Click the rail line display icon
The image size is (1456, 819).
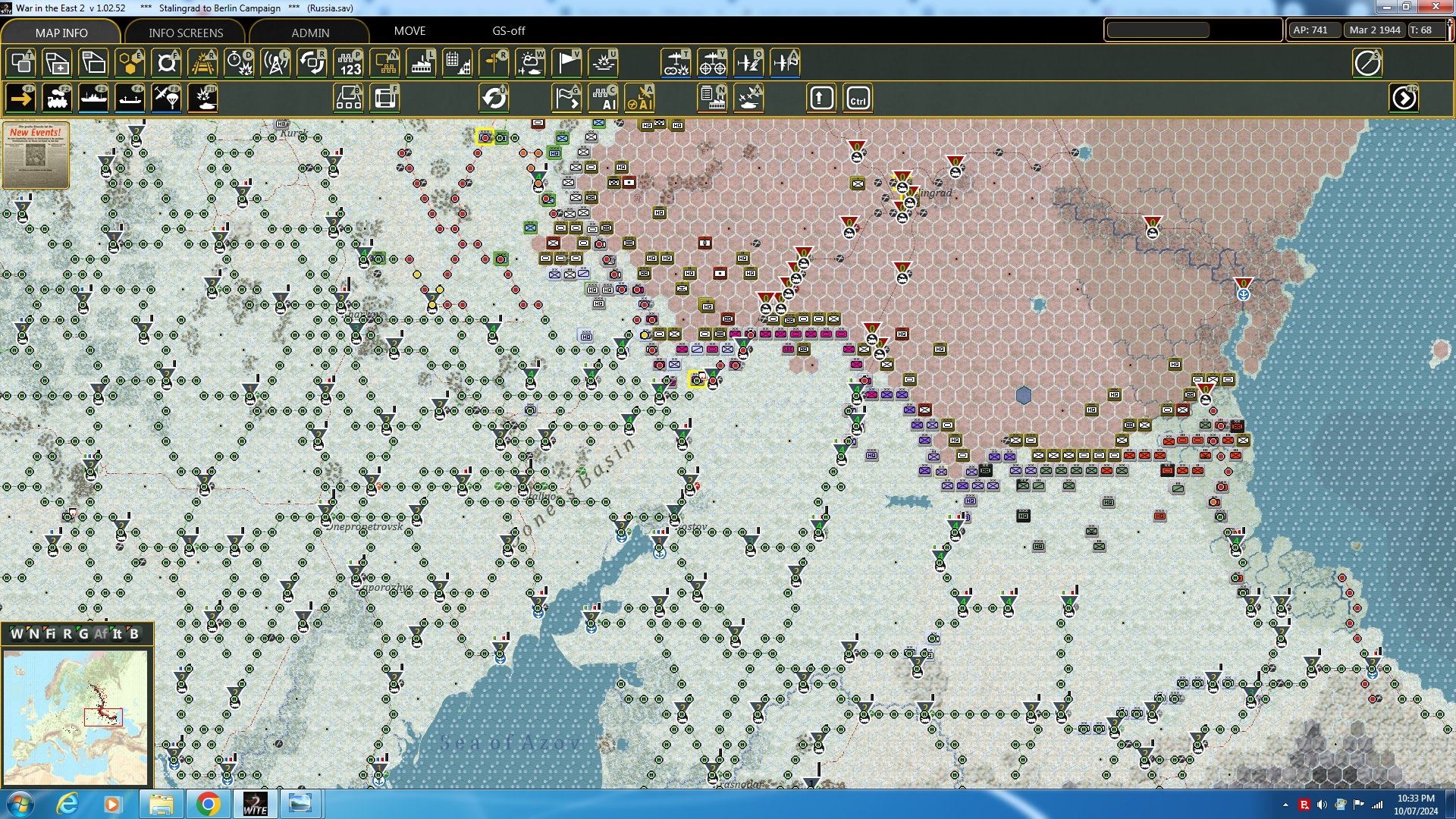pos(203,63)
